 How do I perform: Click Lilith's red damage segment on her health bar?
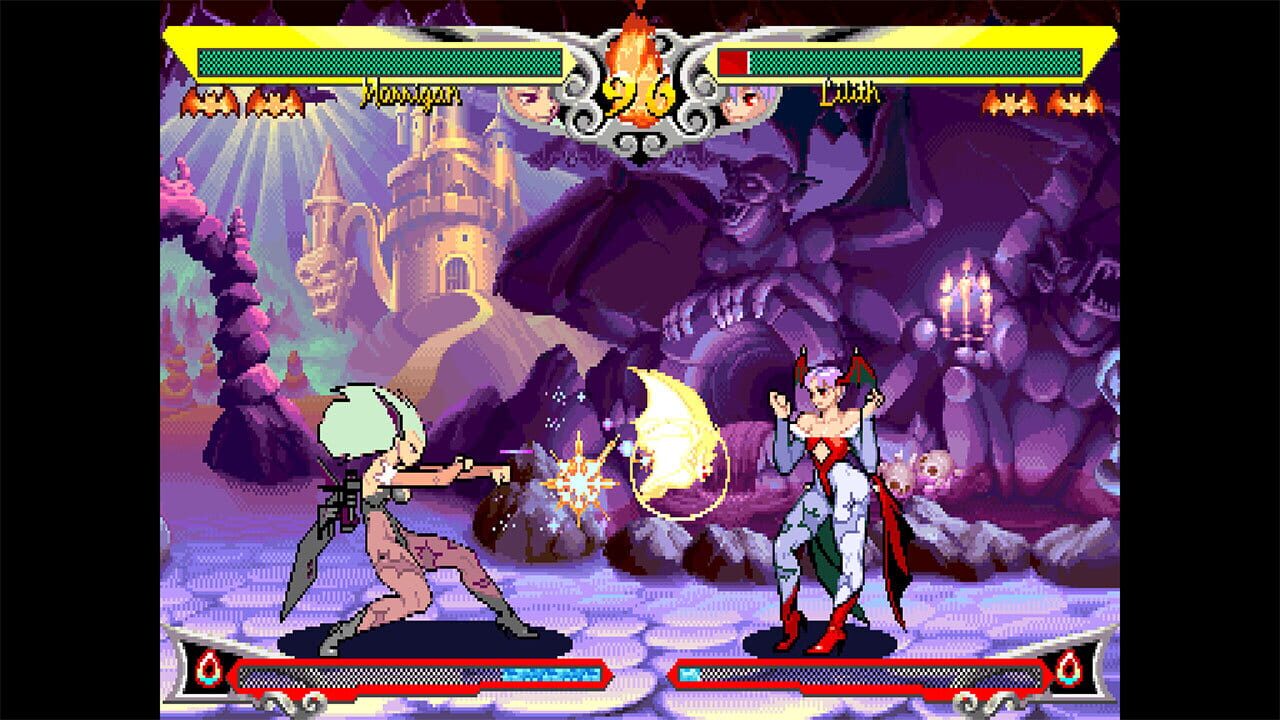coord(733,60)
